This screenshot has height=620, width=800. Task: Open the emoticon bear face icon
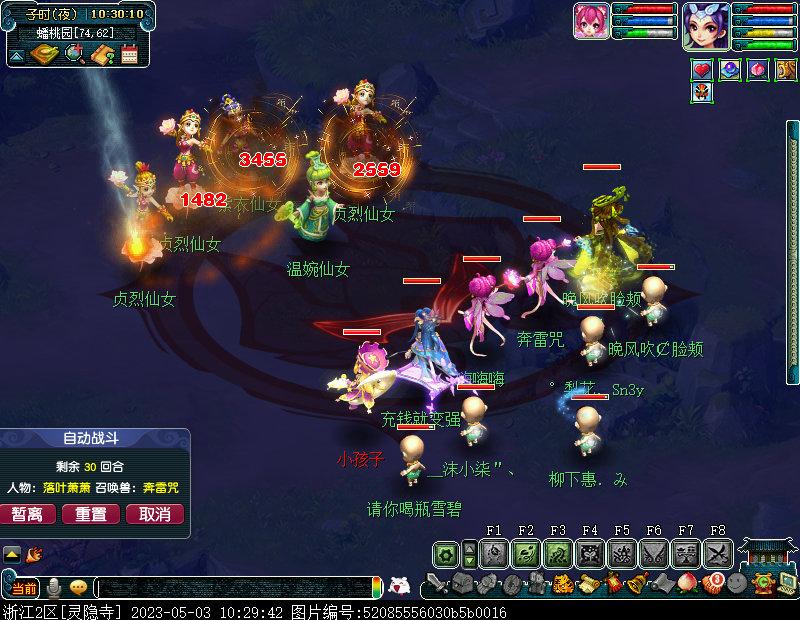tap(398, 587)
